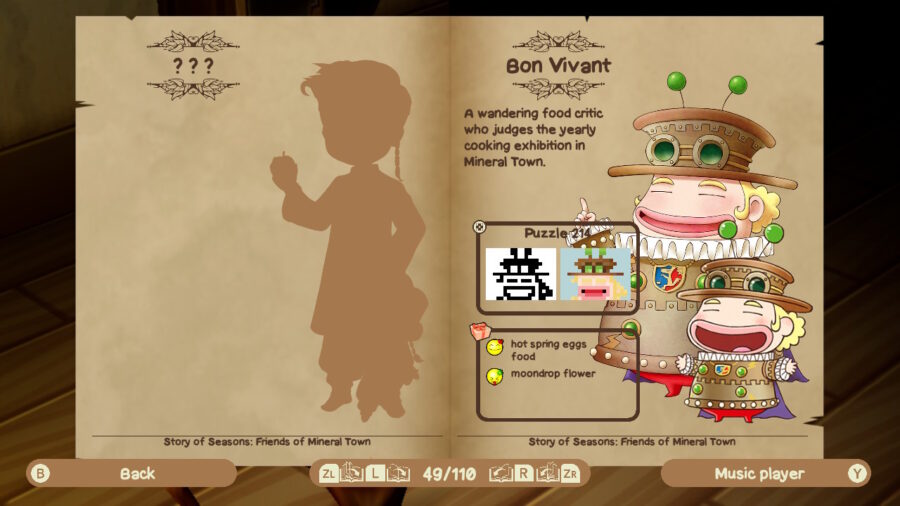Select the black-and-white Puzzle 214 thumbnail
This screenshot has height=506, width=900.
(x=520, y=274)
